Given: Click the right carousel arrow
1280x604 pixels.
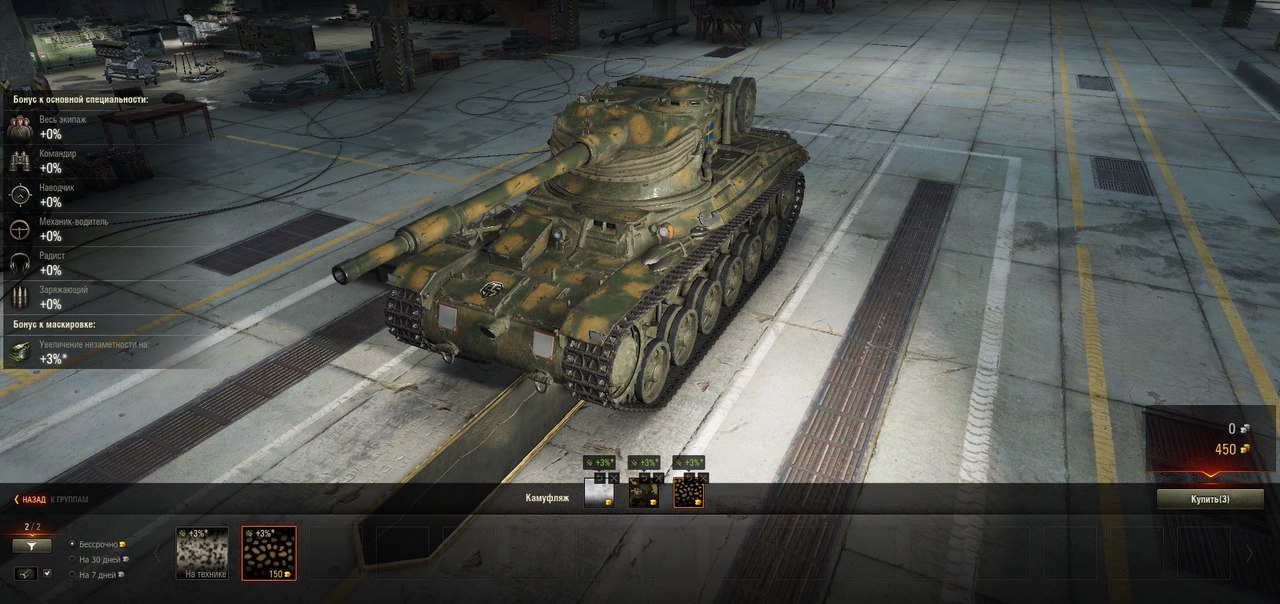Looking at the screenshot, I should (1248, 553).
